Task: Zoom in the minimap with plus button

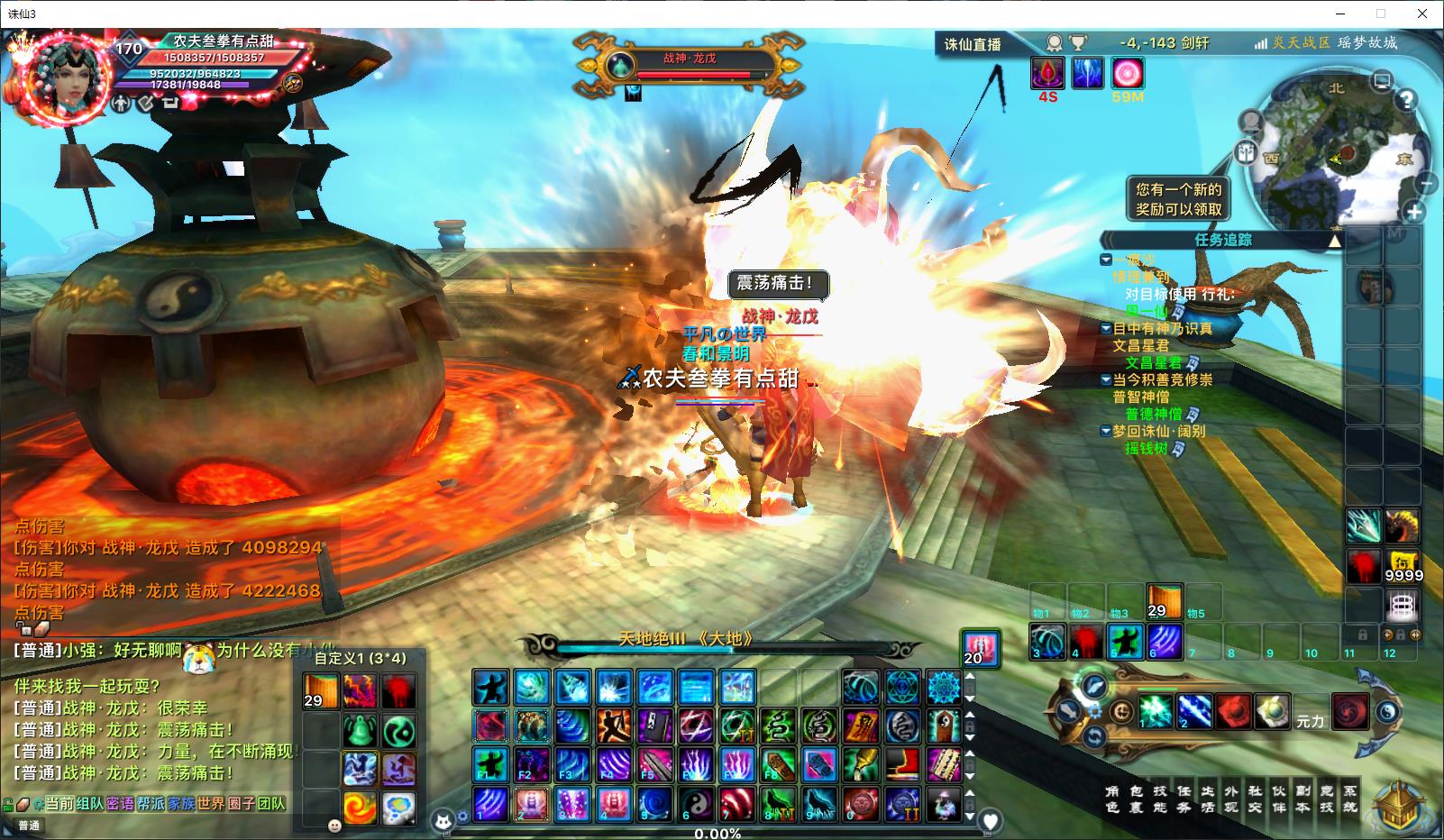Action: pos(1414,213)
